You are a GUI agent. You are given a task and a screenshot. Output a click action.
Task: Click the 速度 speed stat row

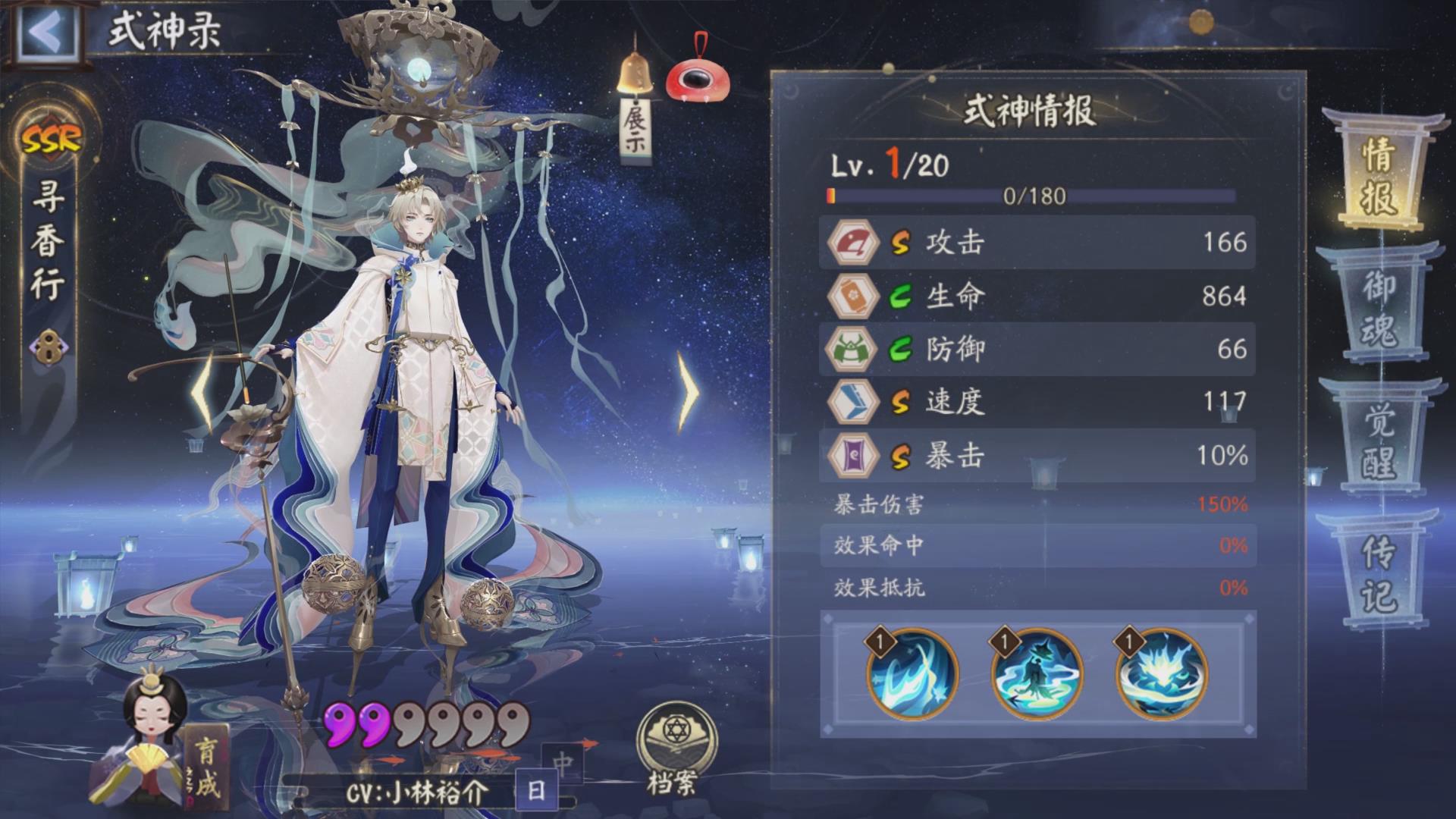1037,402
